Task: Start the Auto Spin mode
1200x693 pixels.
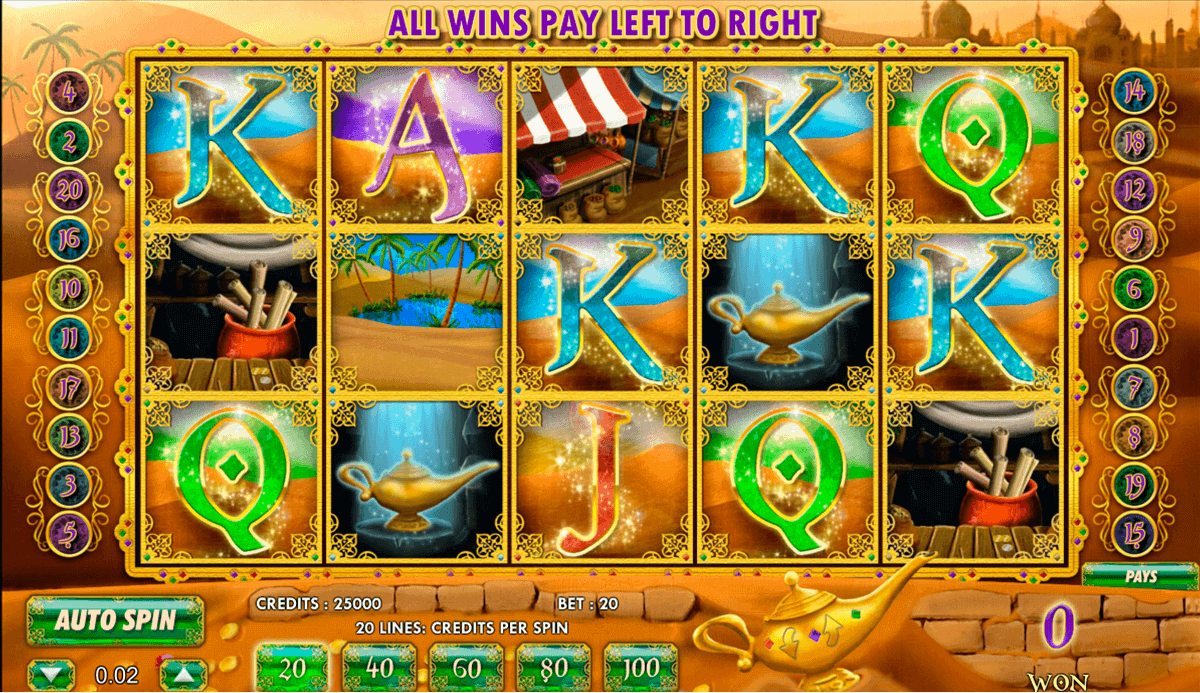Action: point(115,620)
